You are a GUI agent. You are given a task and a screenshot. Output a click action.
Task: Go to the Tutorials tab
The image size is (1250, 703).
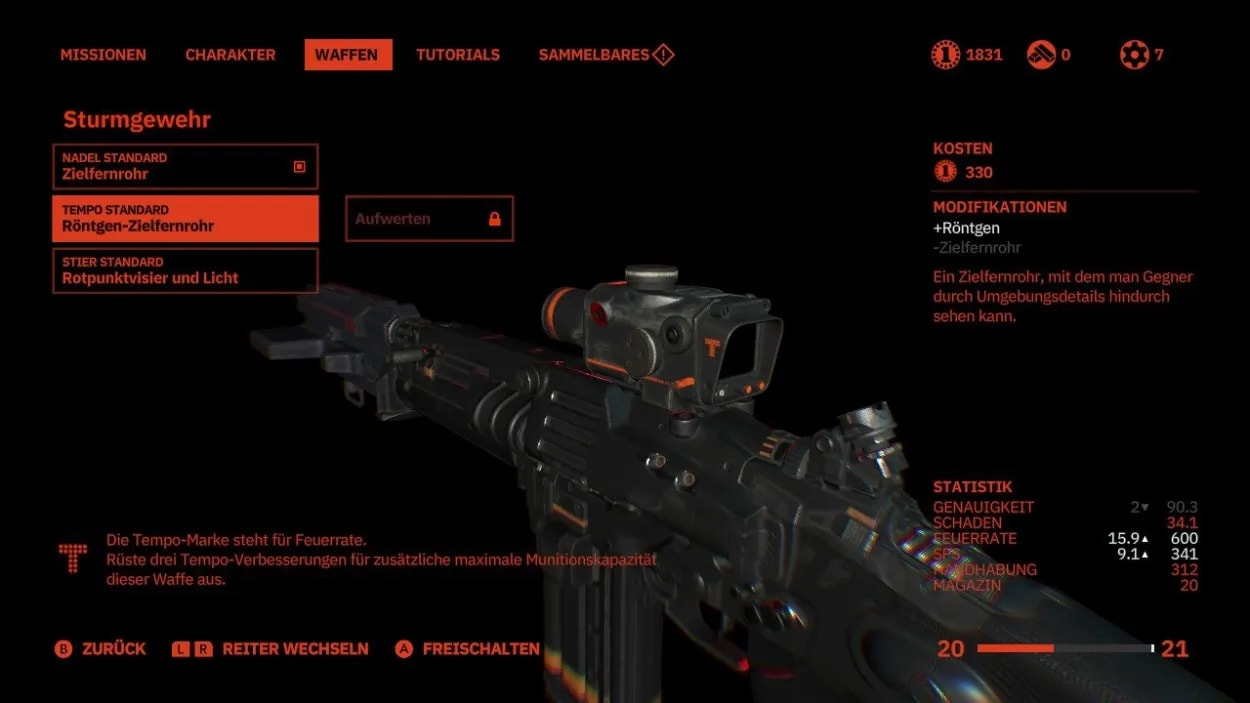pos(458,55)
